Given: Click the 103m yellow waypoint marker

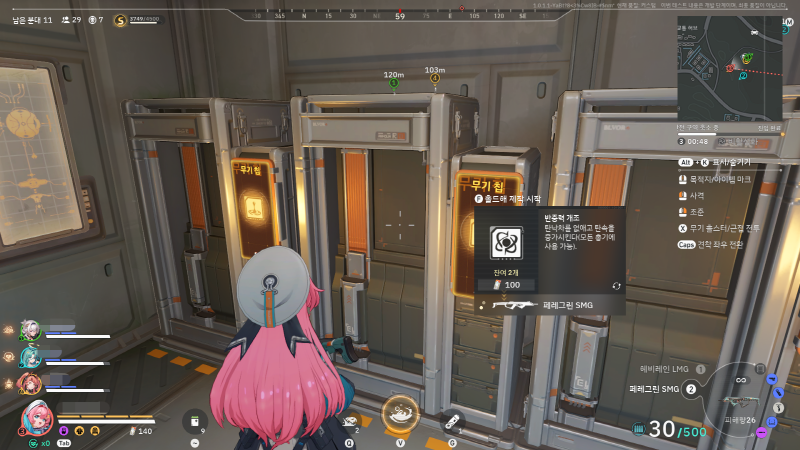Looking at the screenshot, I should [434, 78].
